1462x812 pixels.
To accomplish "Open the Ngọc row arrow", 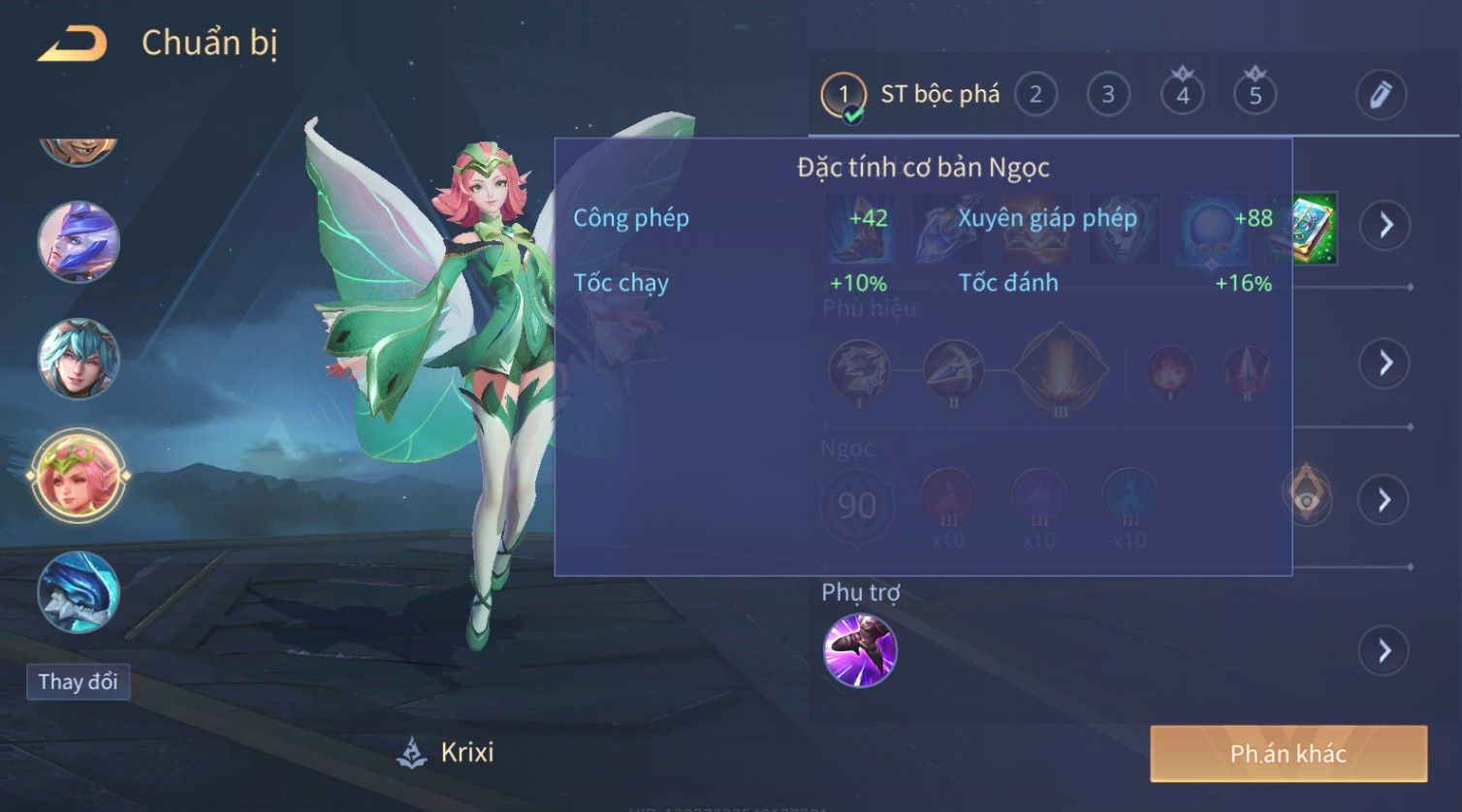I will [1384, 500].
